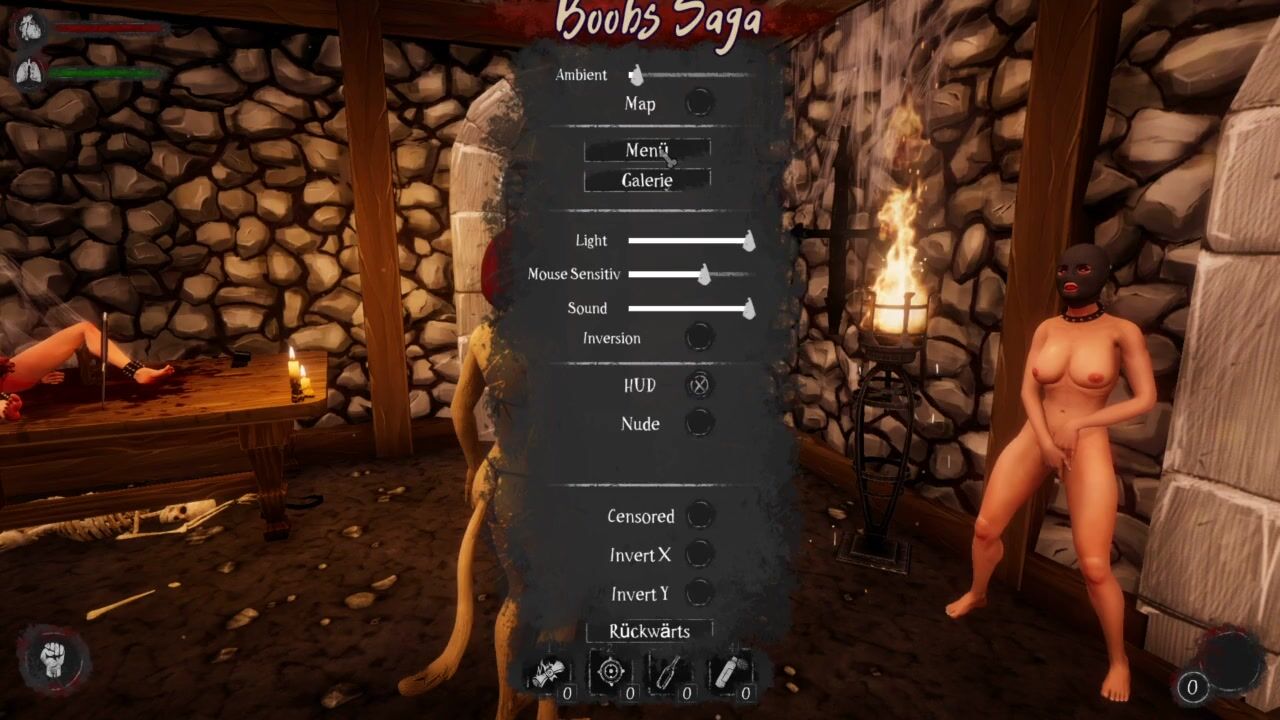Select the burning scroll hotbar slot
The image size is (1280, 720).
click(x=549, y=673)
